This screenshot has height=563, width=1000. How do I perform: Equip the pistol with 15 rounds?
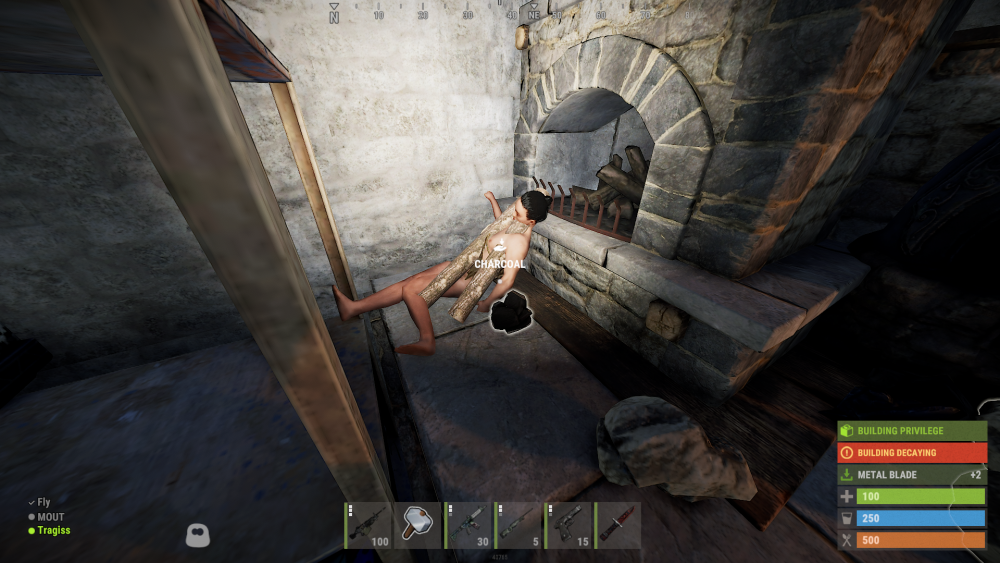pos(568,525)
